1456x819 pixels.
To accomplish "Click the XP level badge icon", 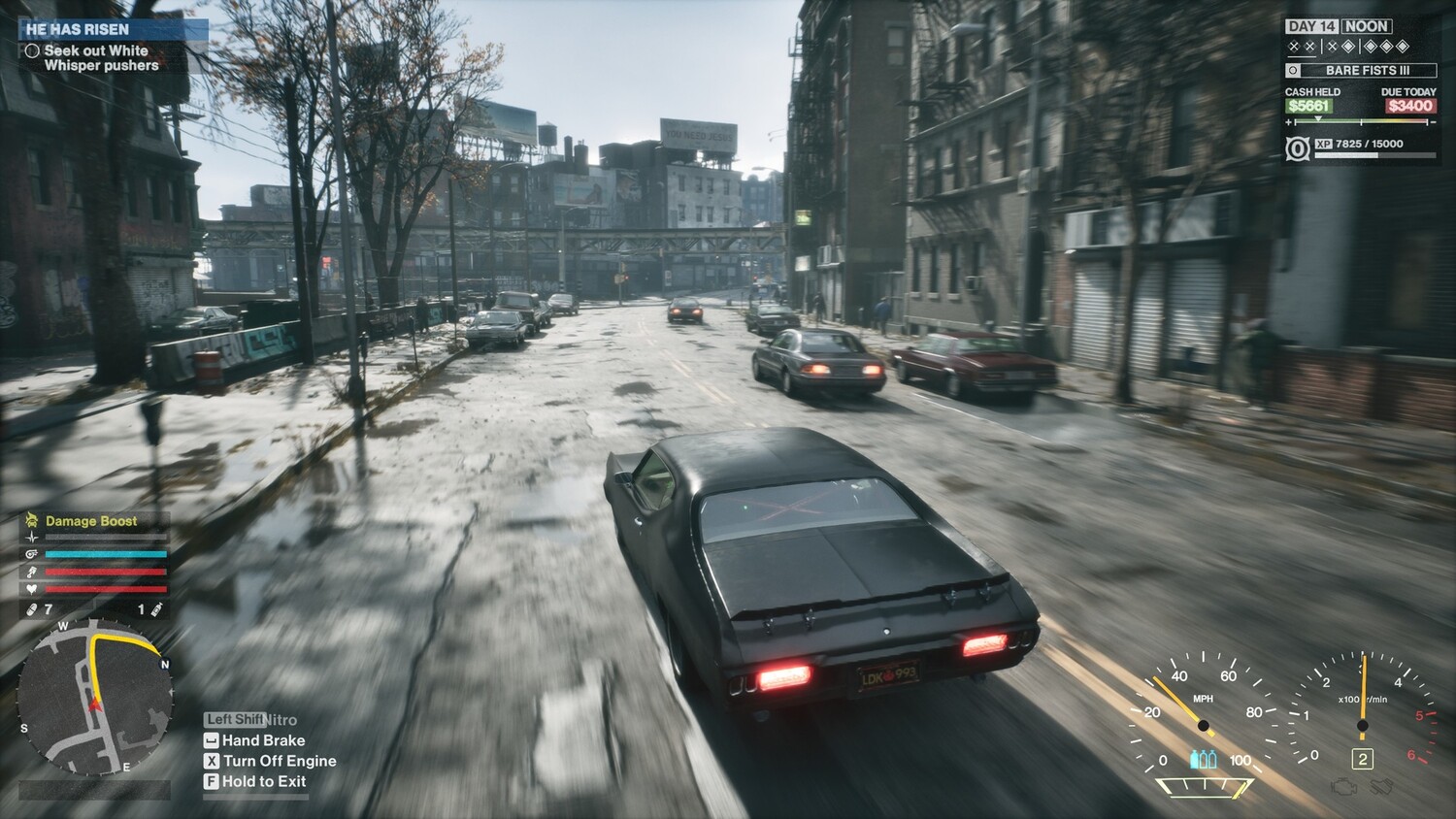I will 1297,148.
